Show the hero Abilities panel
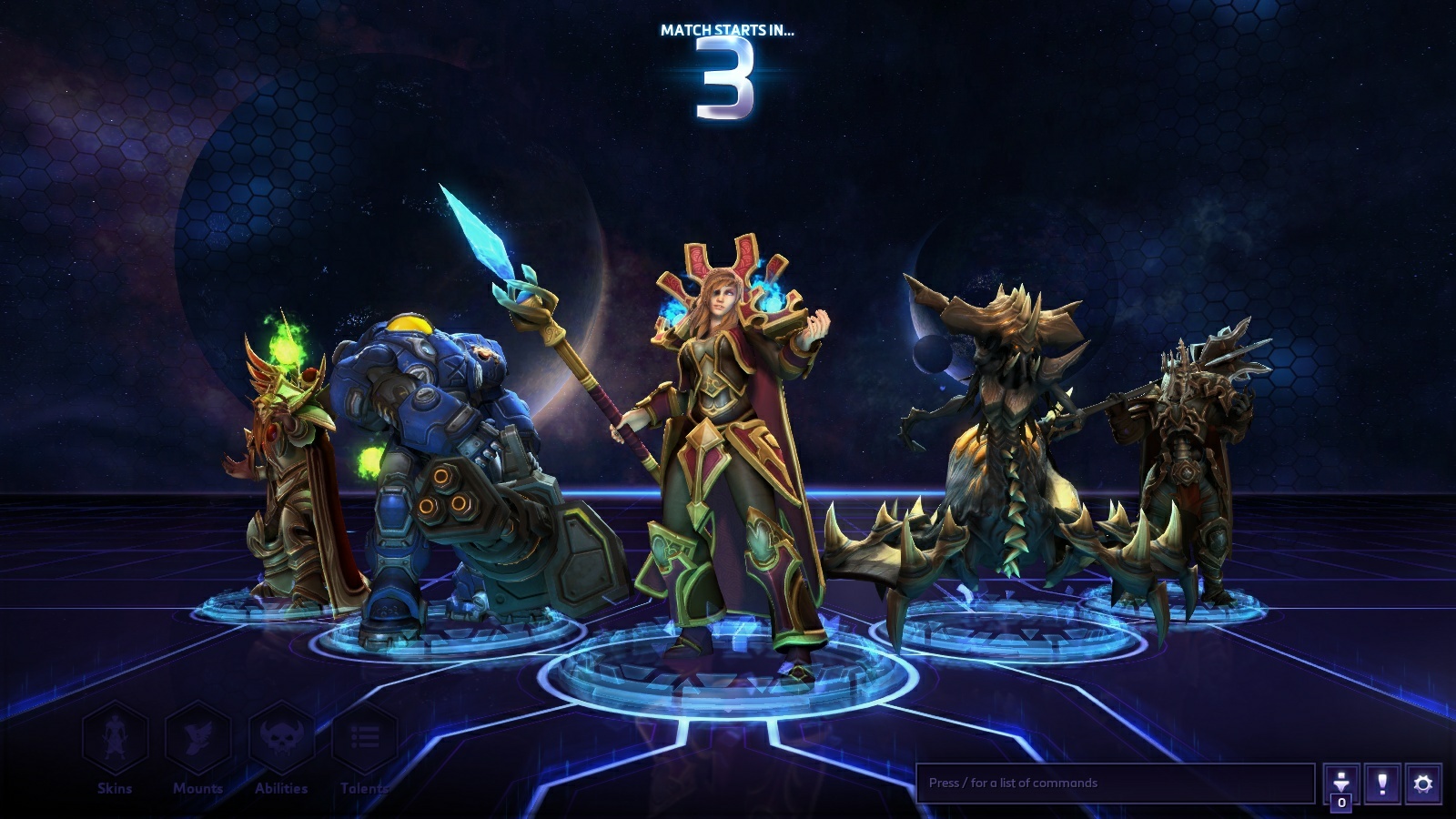Viewport: 1456px width, 819px height. pyautogui.click(x=281, y=739)
